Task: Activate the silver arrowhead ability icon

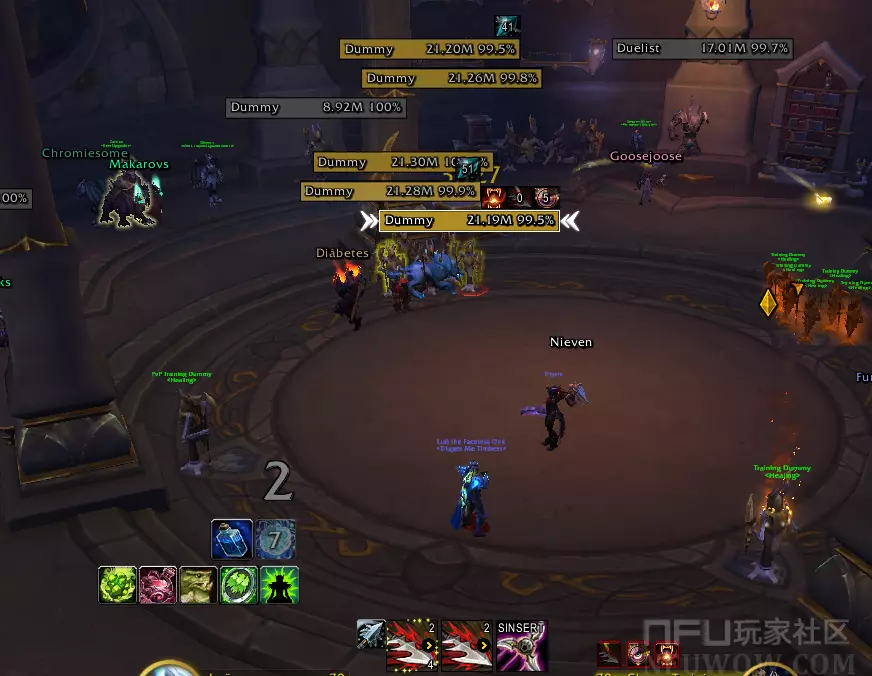Action: click(x=371, y=634)
